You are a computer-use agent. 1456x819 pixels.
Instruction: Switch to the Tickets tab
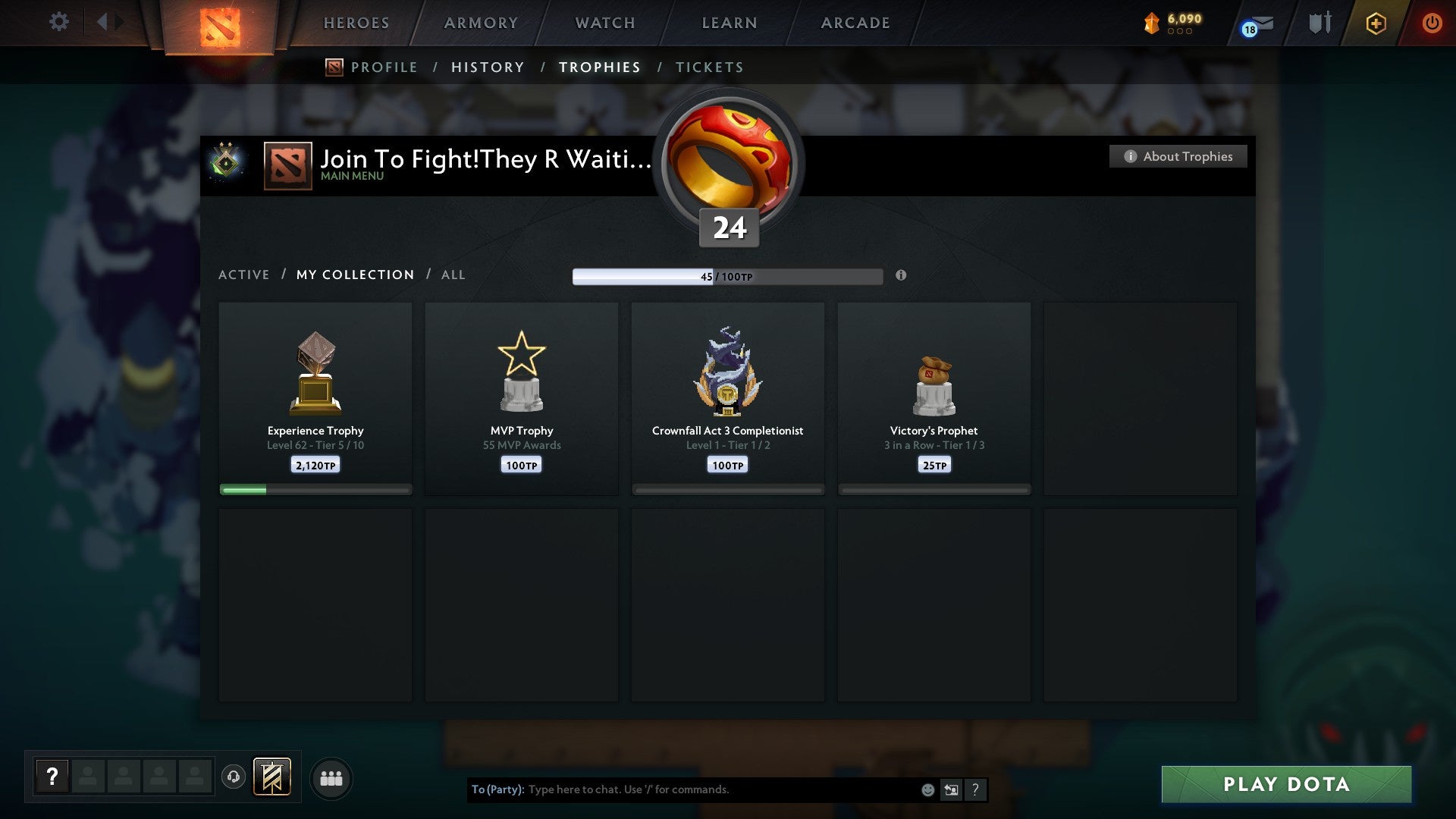pos(708,67)
